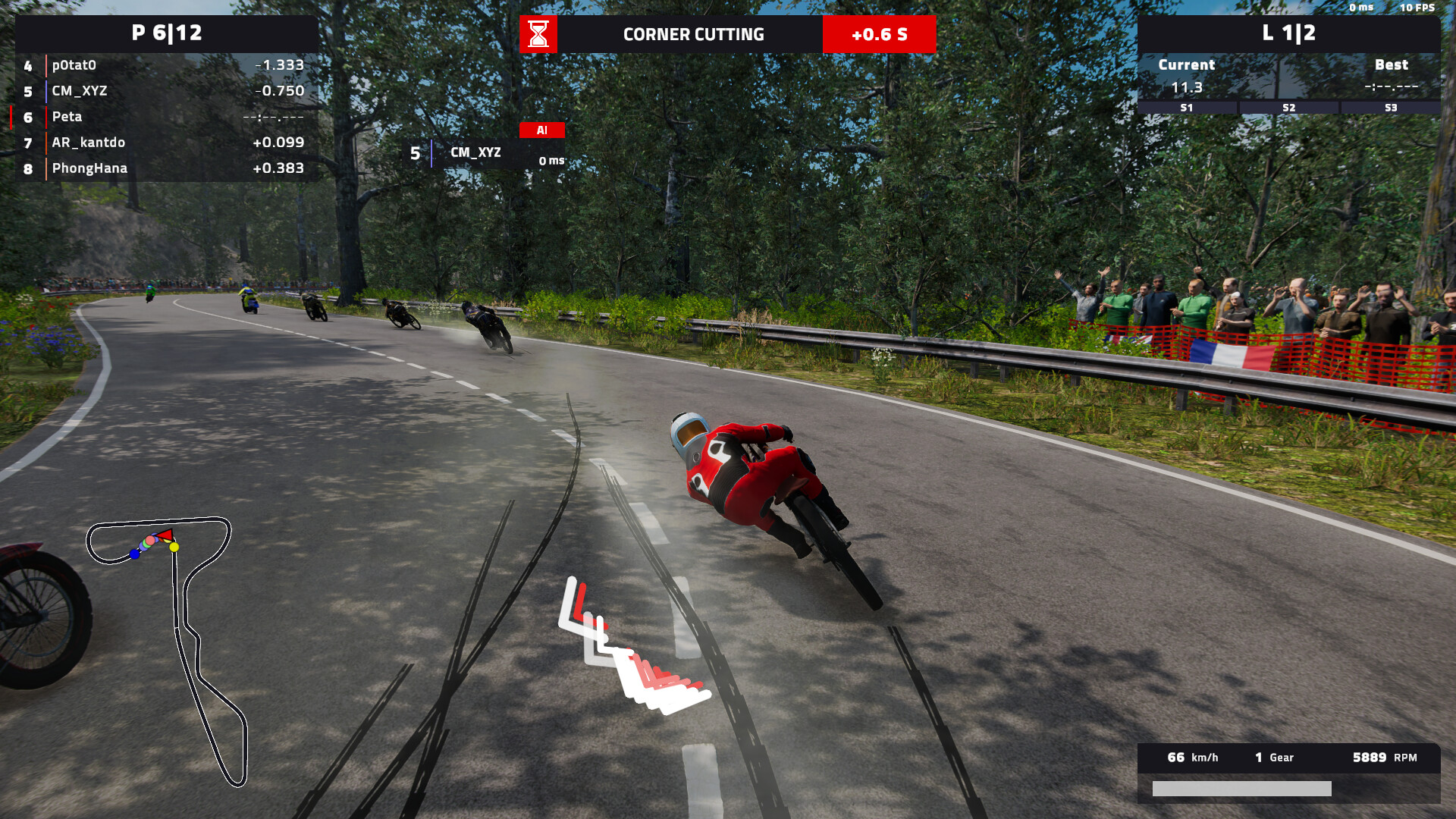The width and height of the screenshot is (1456, 819).
Task: Toggle the S3 sector display
Action: coord(1391,108)
